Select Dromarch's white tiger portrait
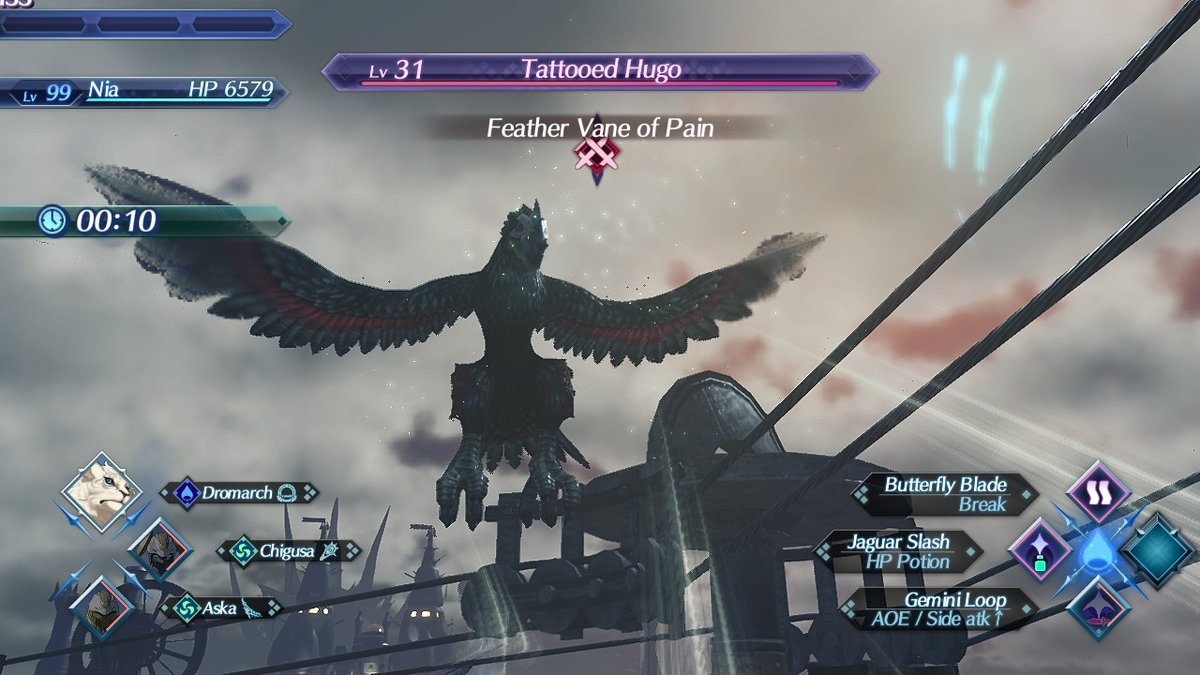 pos(96,492)
